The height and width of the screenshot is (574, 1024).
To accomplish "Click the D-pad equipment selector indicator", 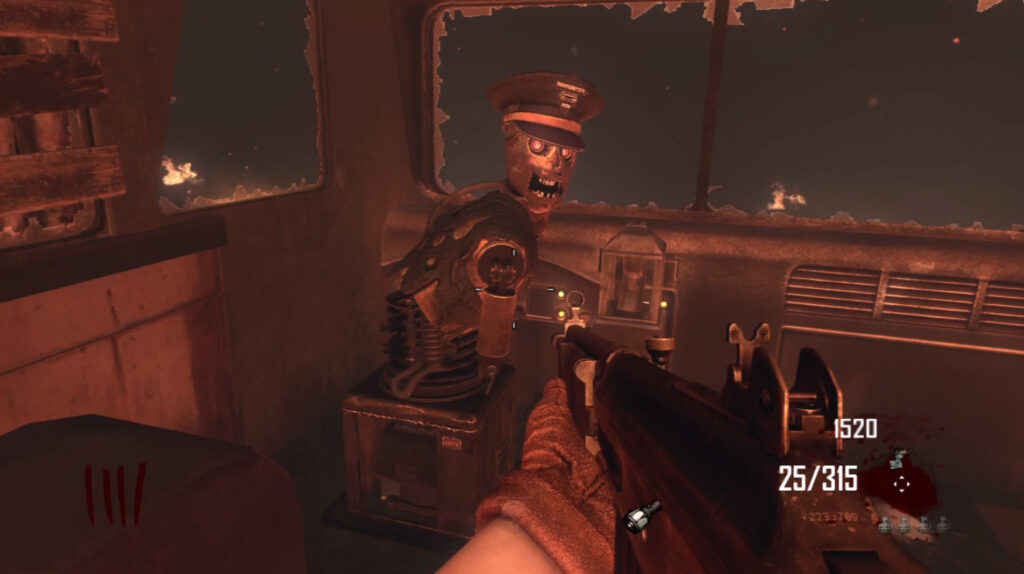I will click(902, 483).
